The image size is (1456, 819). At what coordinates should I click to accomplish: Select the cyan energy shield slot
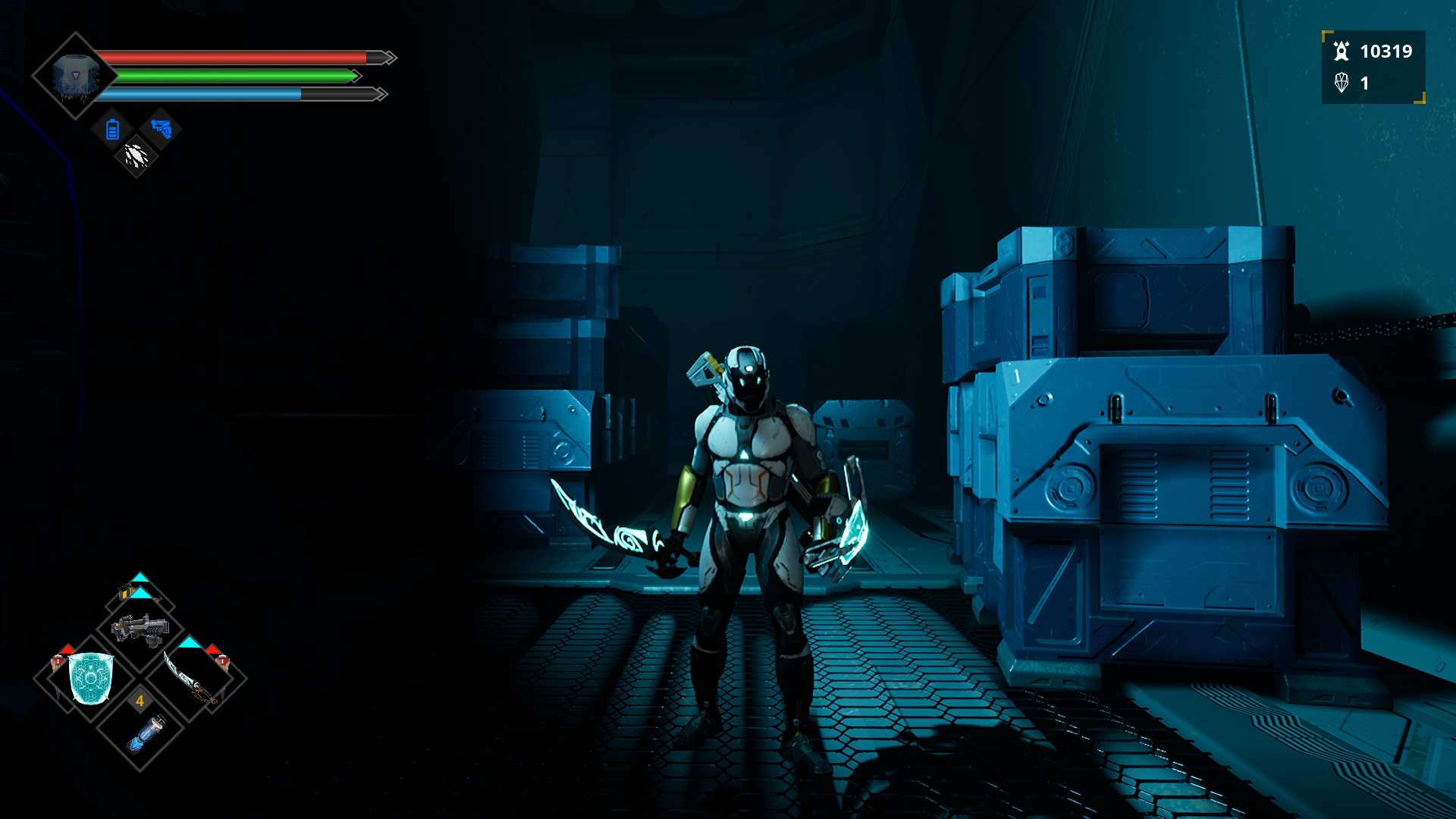[91, 679]
